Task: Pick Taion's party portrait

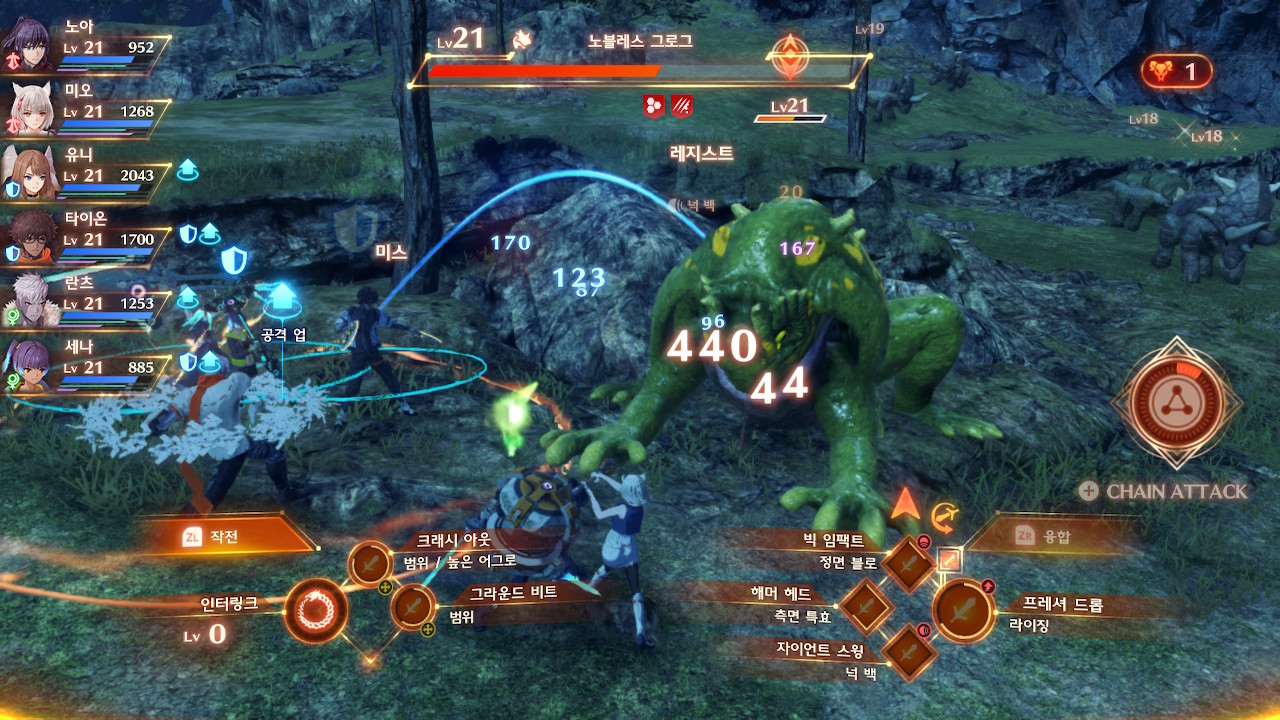Action: (x=31, y=237)
